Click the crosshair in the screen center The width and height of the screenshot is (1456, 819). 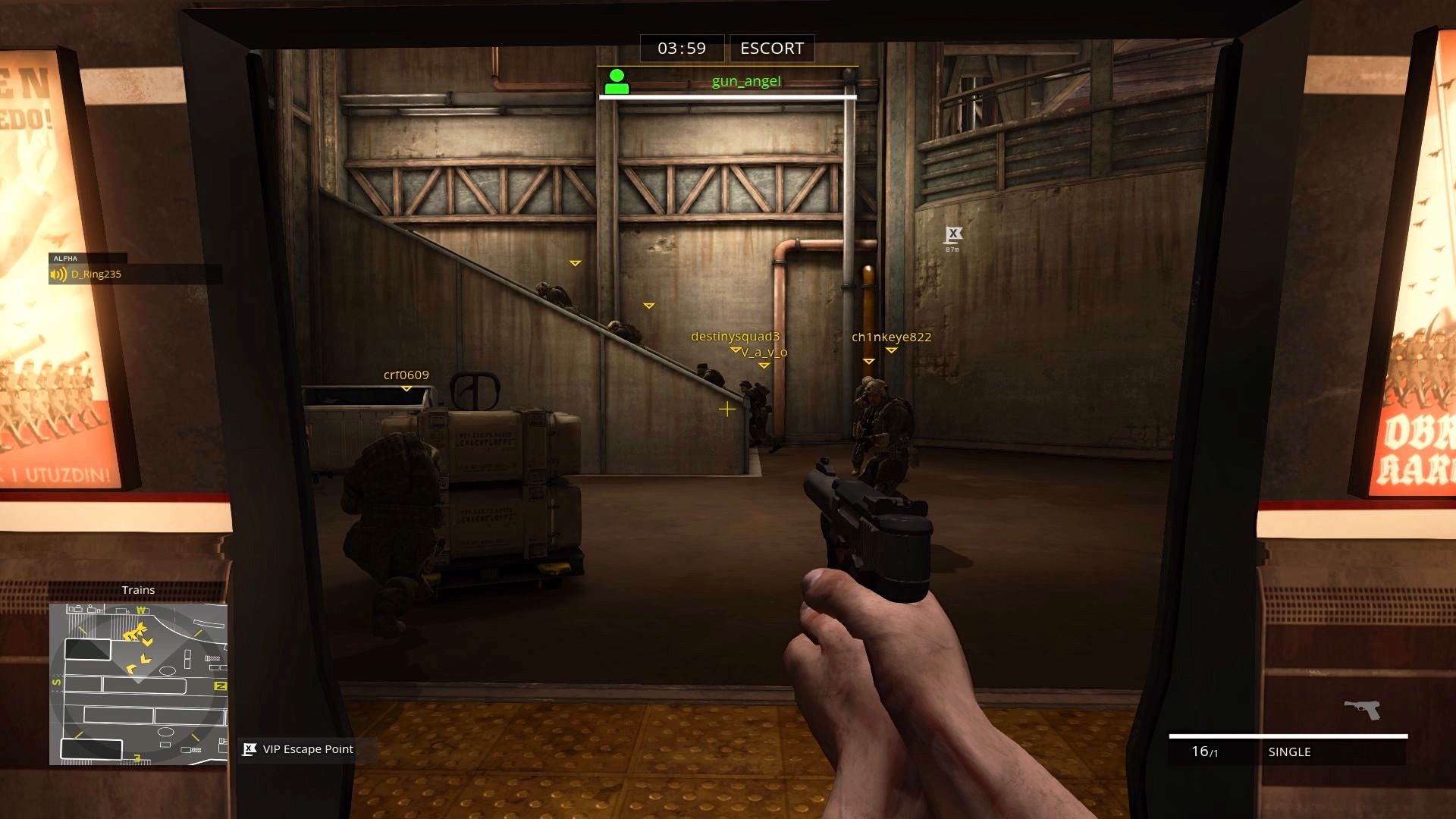coord(726,409)
